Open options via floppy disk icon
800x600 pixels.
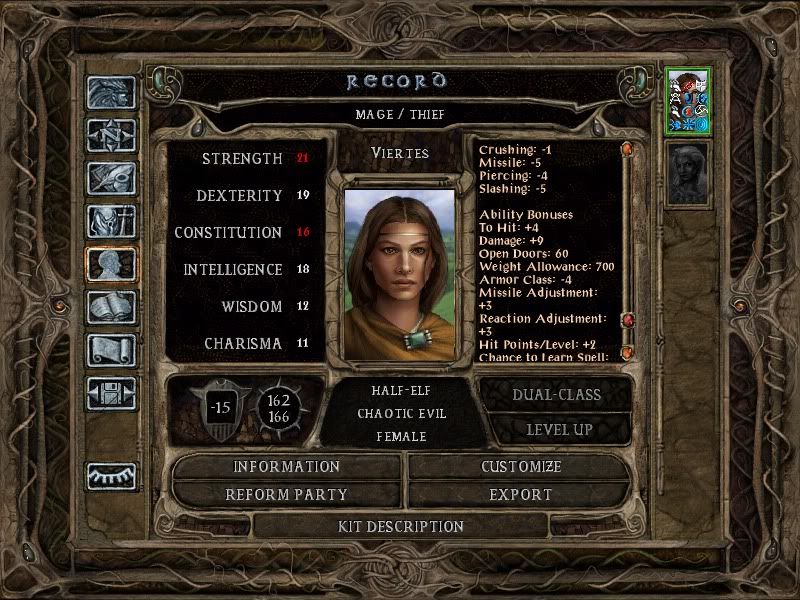(x=111, y=392)
